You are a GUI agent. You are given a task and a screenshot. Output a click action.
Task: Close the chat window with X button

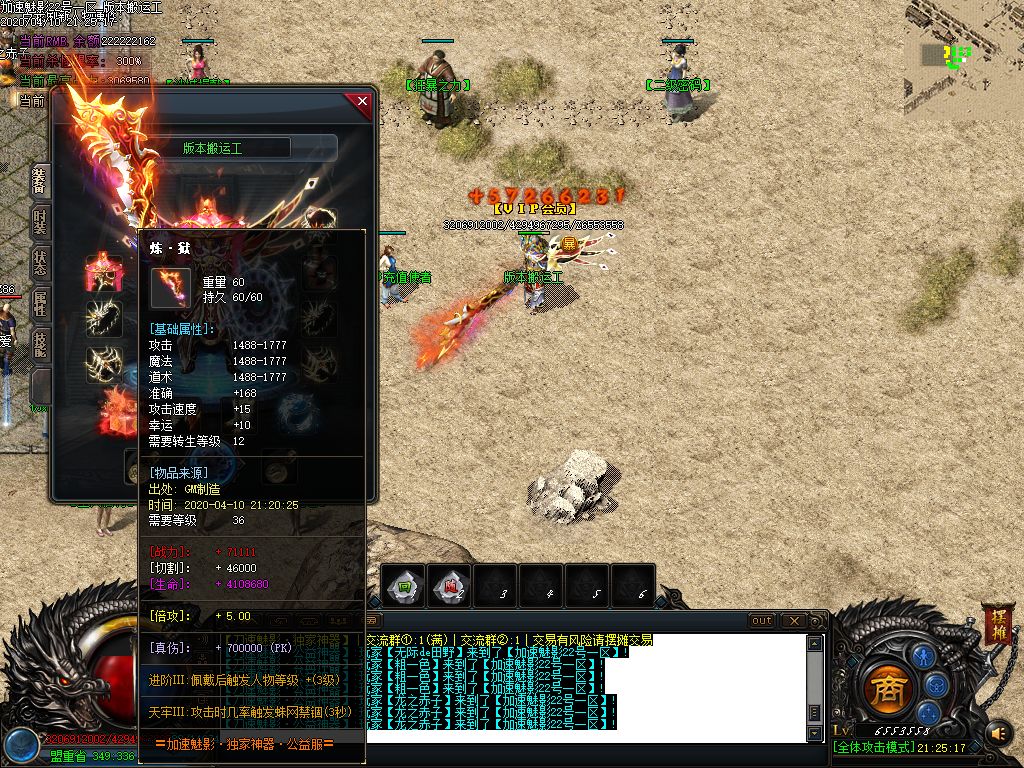click(793, 621)
